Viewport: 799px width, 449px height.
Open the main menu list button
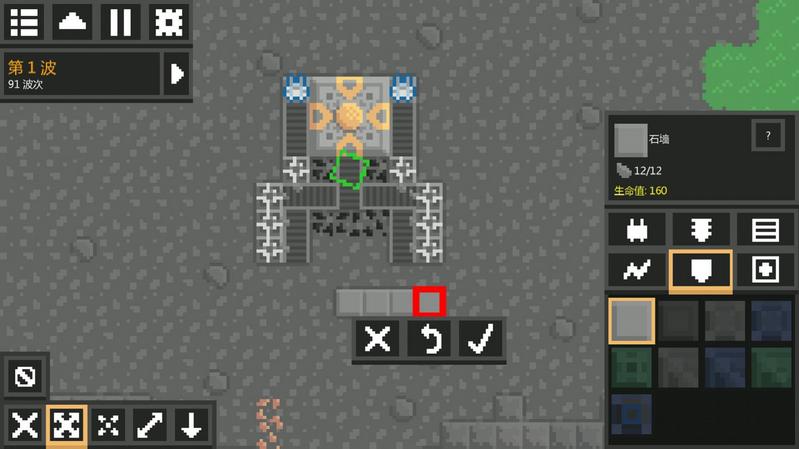pyautogui.click(x=24, y=22)
